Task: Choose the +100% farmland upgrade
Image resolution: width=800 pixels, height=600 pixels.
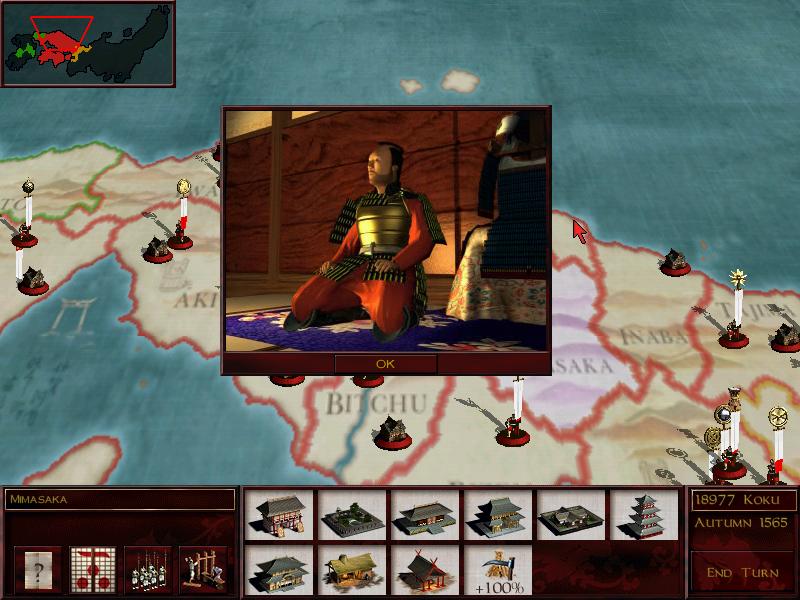Action: (498, 569)
